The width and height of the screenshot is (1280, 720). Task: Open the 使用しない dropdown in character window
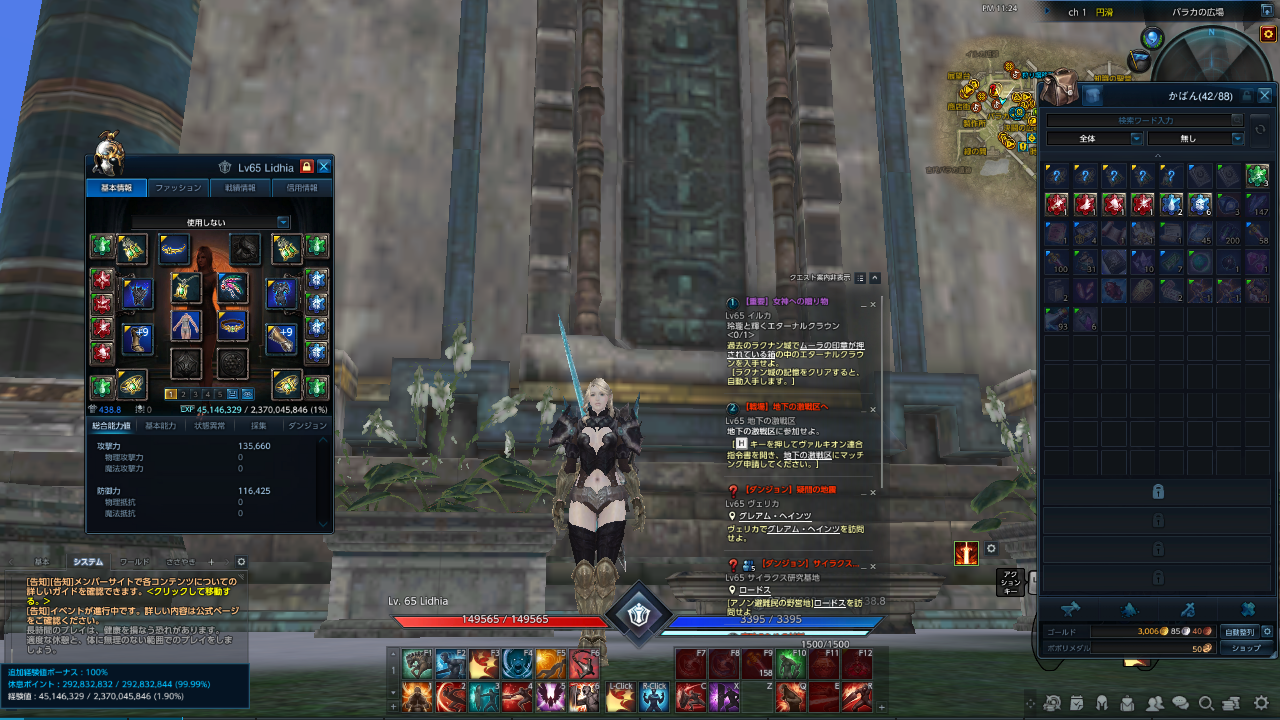tap(206, 222)
